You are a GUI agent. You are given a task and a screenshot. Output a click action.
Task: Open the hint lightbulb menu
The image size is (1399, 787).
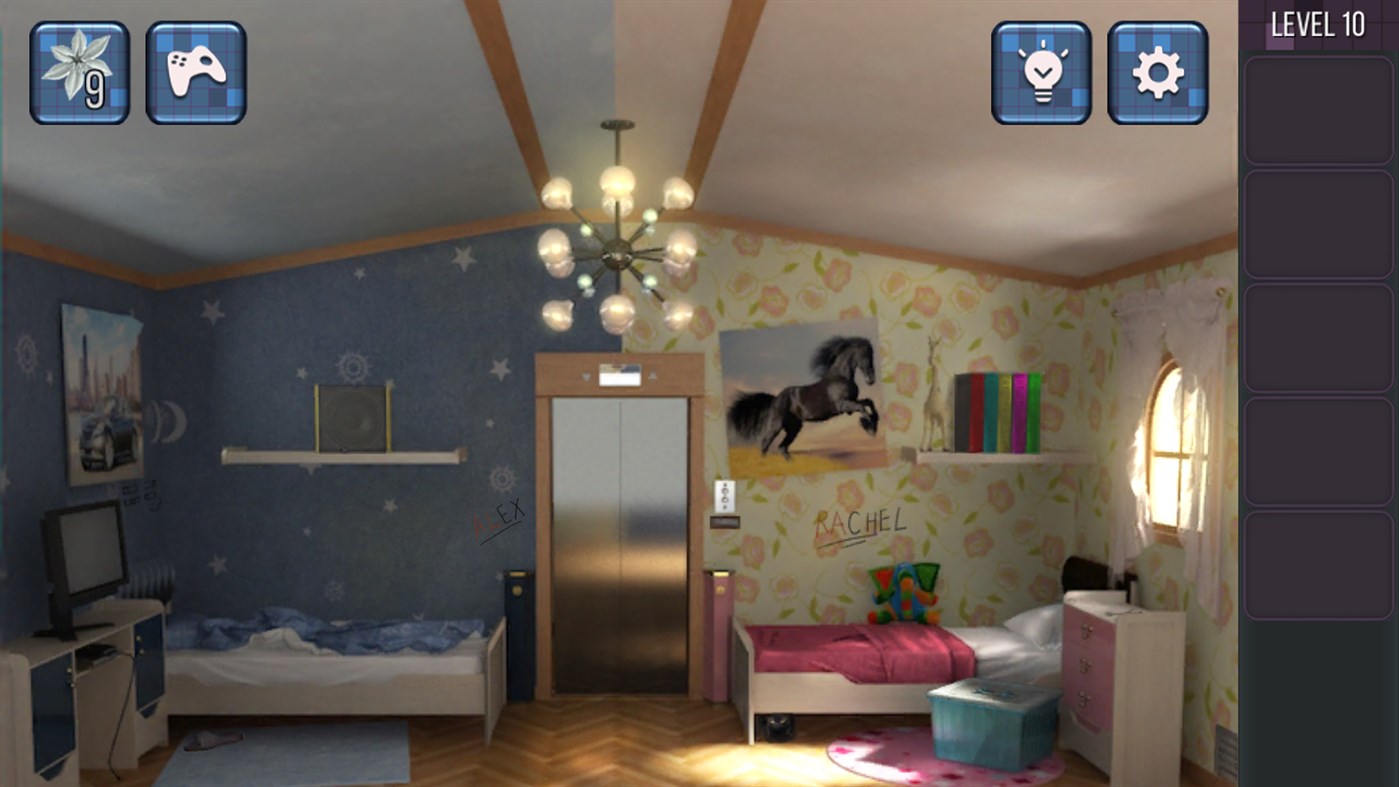1040,73
